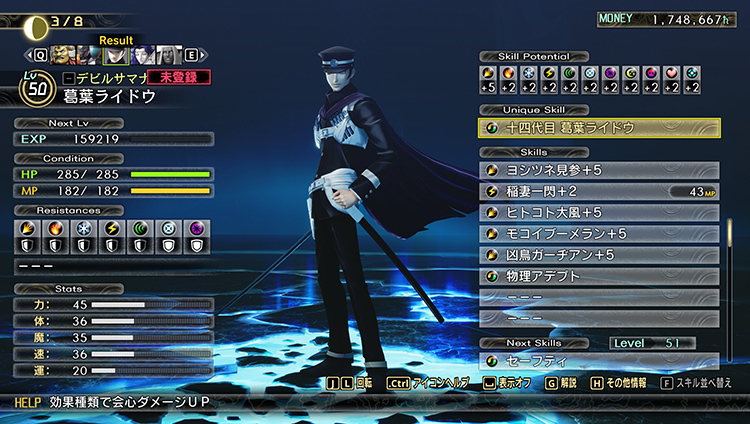The height and width of the screenshot is (424, 750).
Task: Choose the ヨシツネ見参+5 skill row
Action: [x=598, y=171]
